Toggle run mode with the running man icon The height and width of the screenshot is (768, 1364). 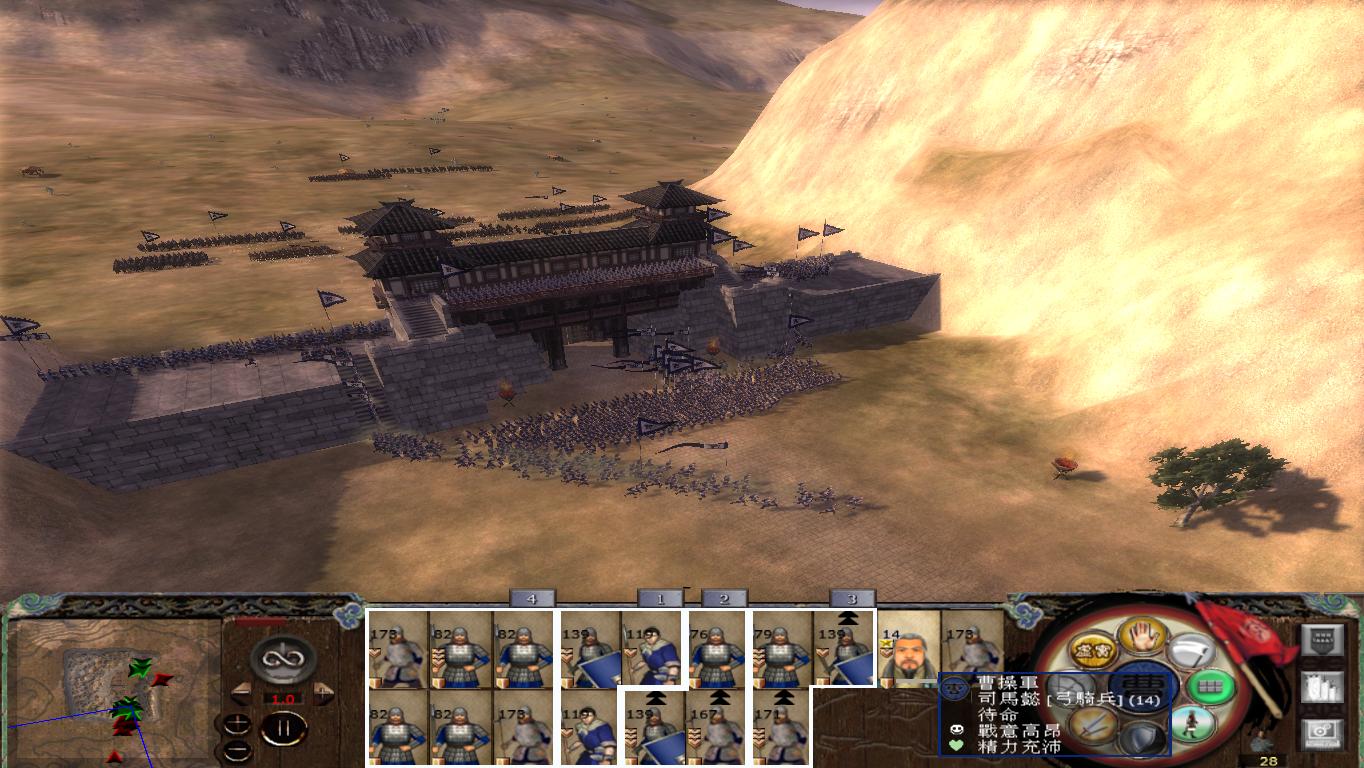[1192, 724]
